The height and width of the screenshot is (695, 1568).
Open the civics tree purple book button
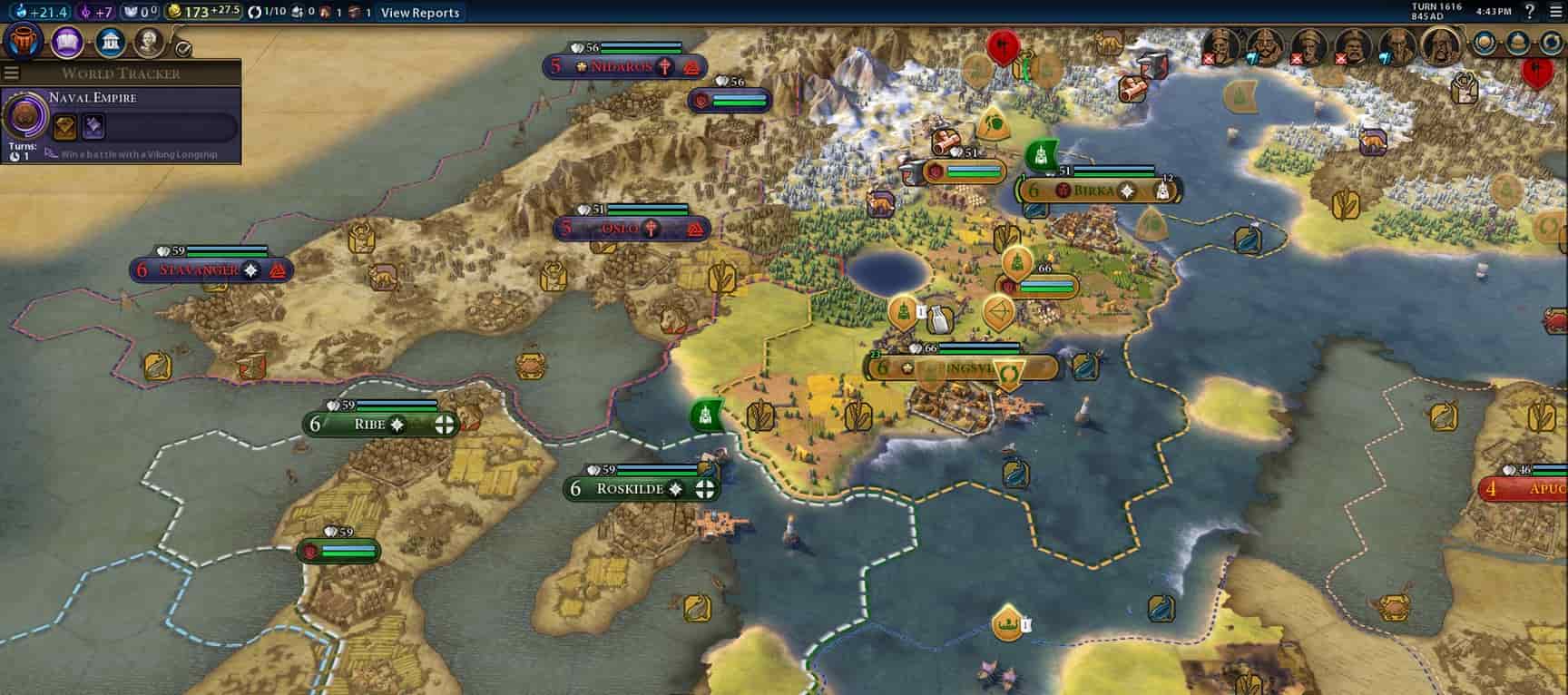coord(68,42)
